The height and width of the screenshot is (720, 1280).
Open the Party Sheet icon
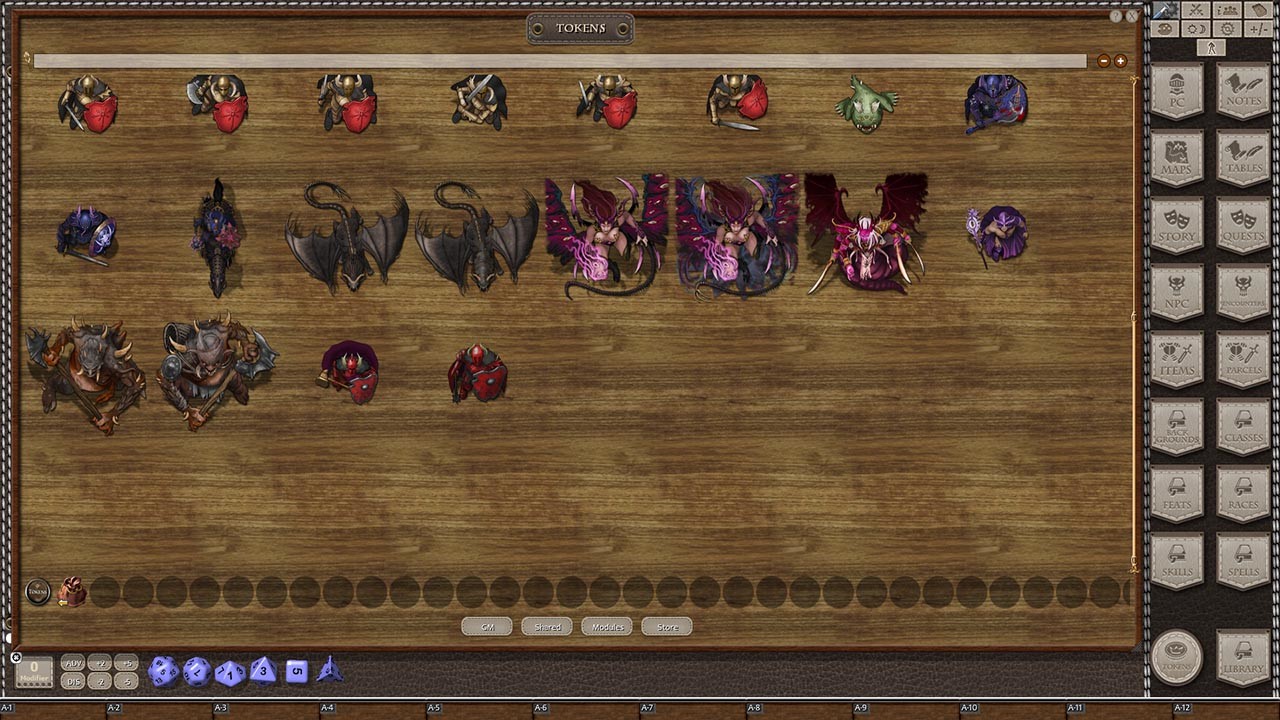[1226, 10]
